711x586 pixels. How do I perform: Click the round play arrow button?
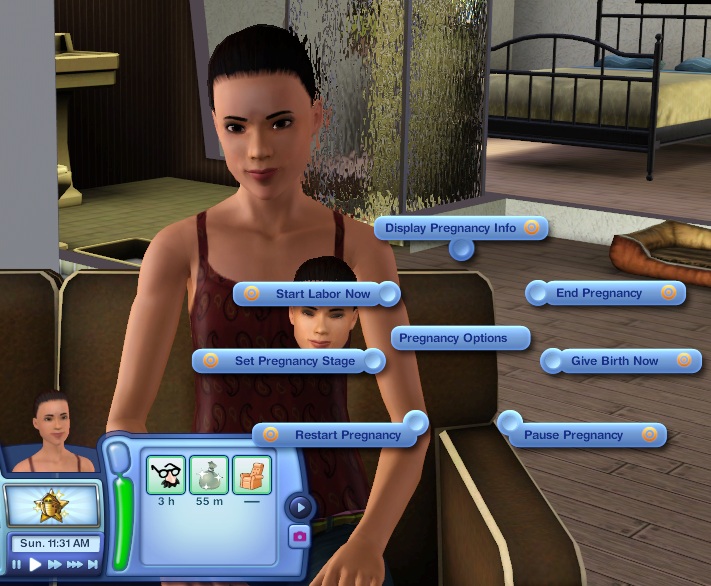point(299,507)
